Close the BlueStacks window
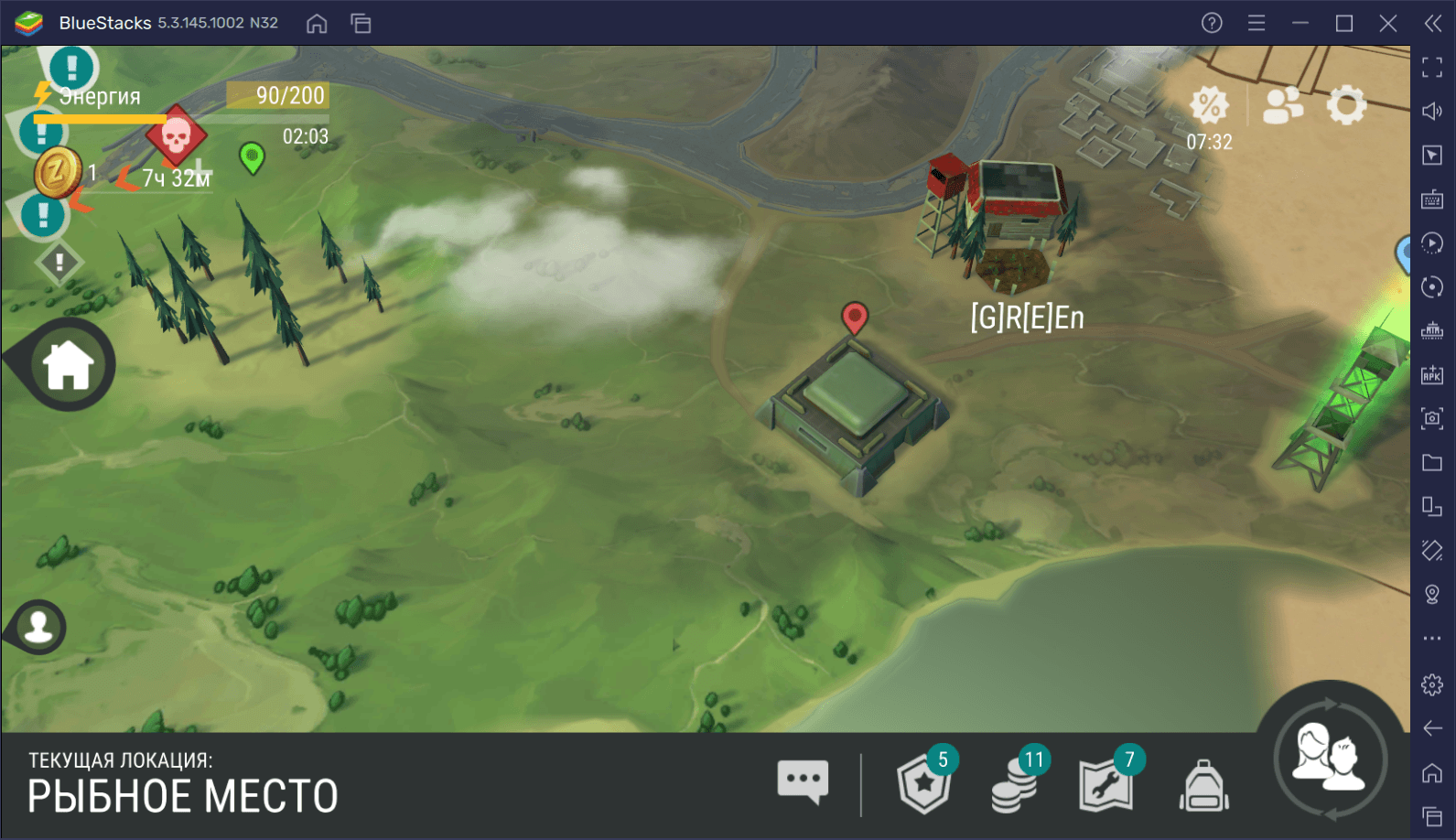 [1388, 23]
